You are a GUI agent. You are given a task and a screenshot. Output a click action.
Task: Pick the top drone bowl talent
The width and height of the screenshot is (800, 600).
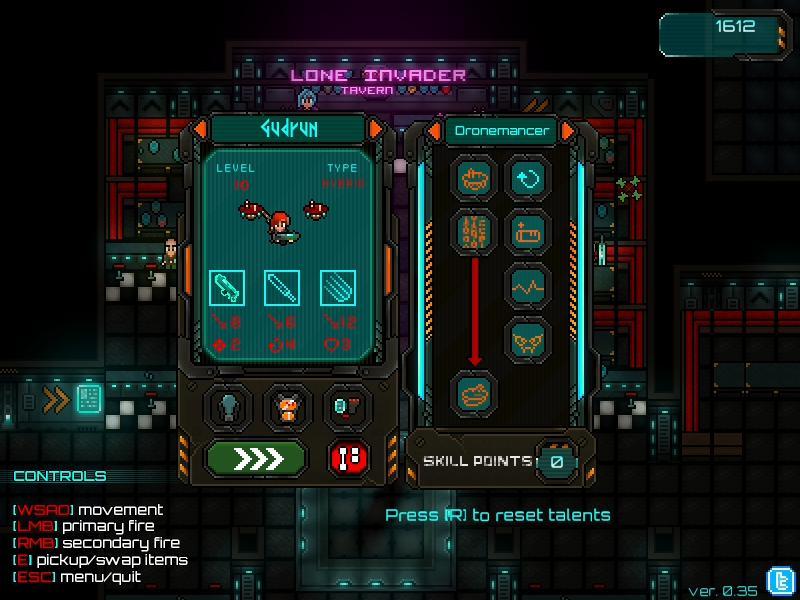474,179
